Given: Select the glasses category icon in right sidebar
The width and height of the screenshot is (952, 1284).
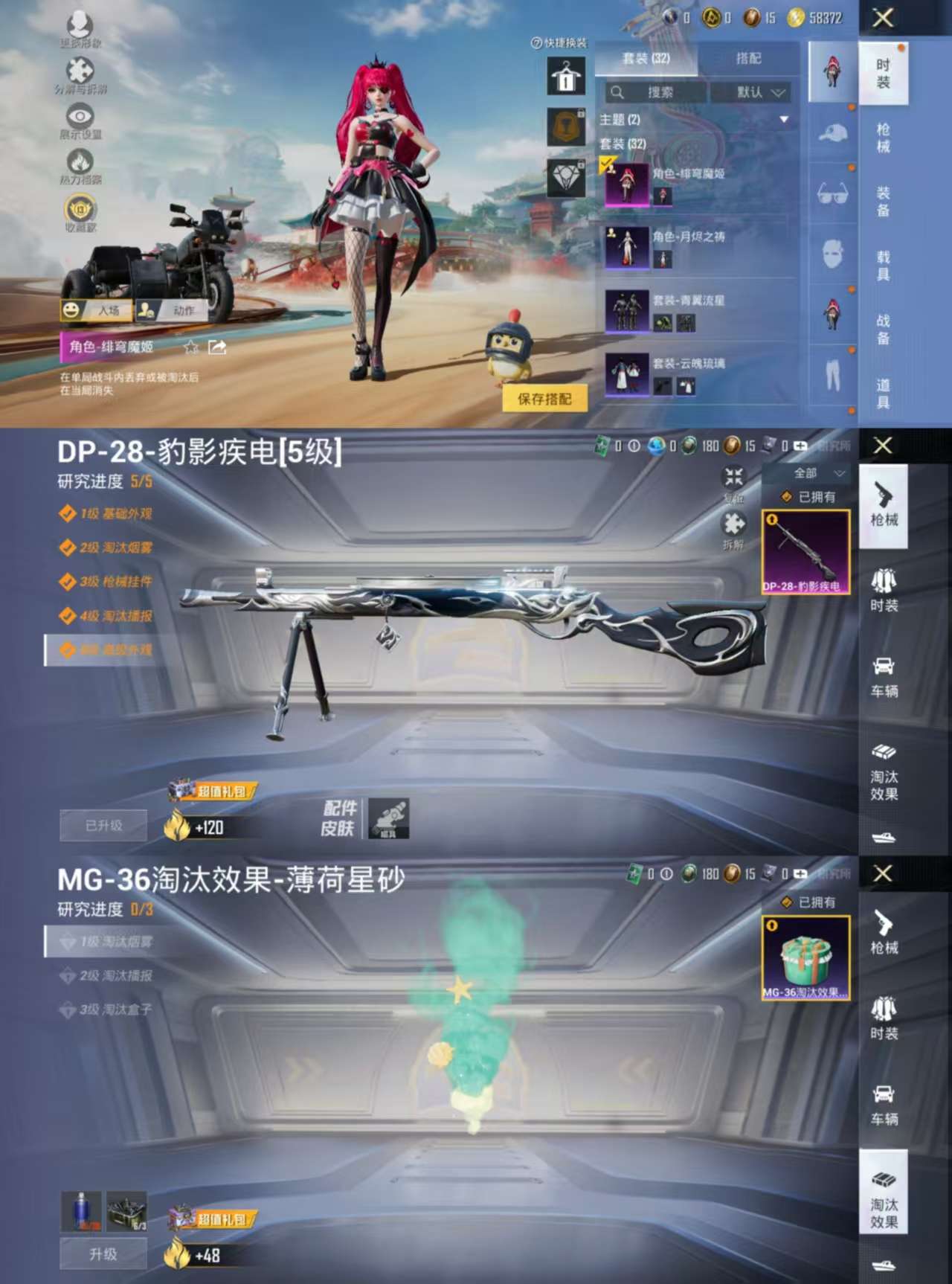Looking at the screenshot, I should pos(834,193).
